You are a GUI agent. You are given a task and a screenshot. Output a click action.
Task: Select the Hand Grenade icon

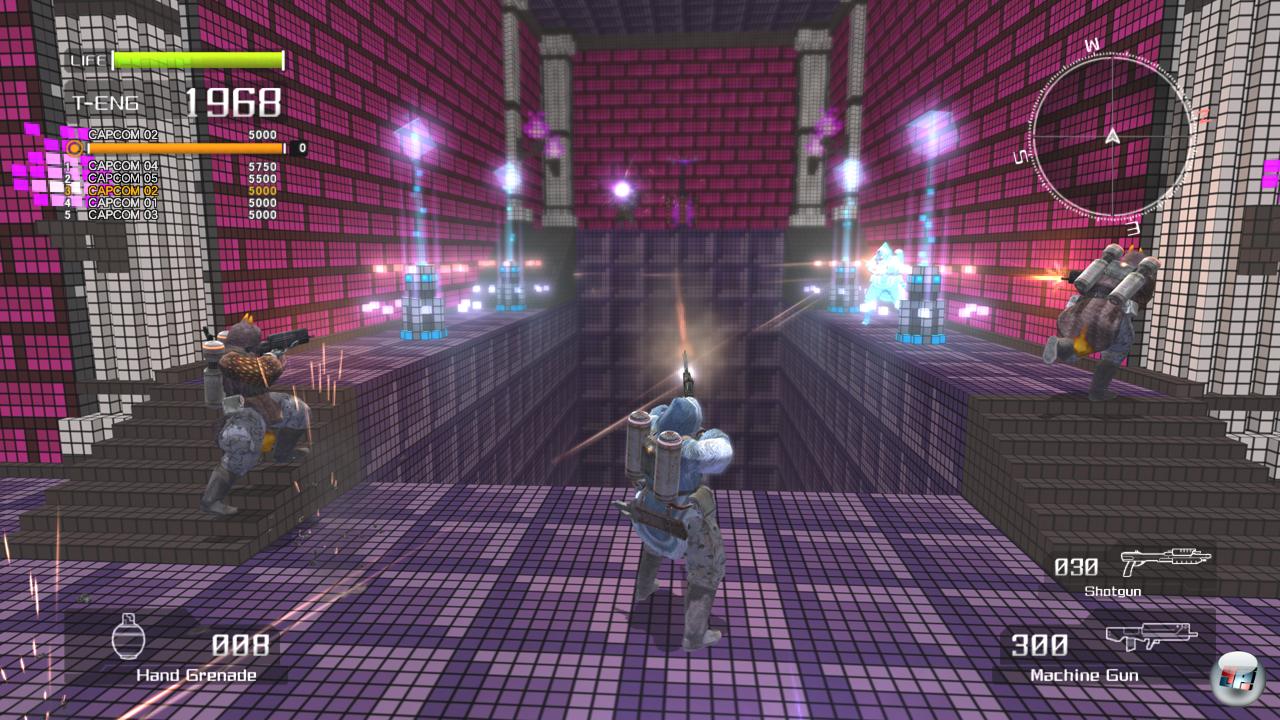(x=128, y=637)
